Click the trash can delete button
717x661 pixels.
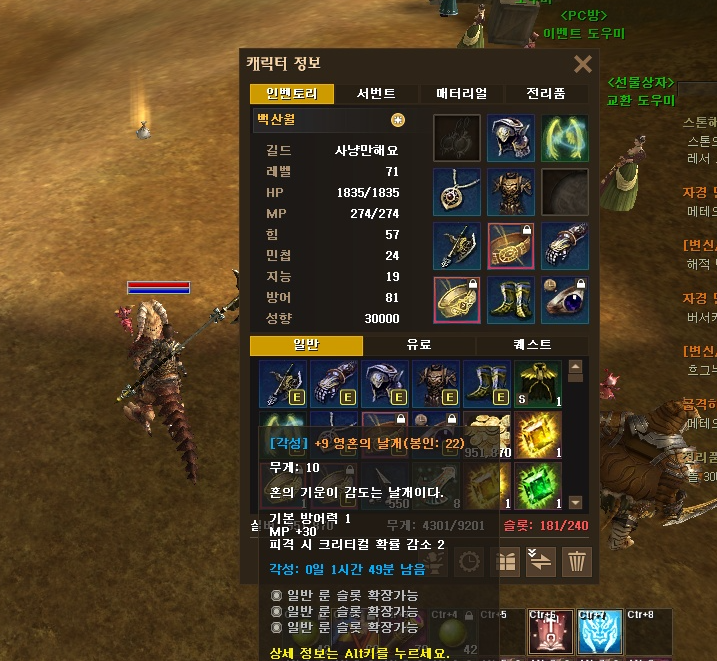click(577, 561)
